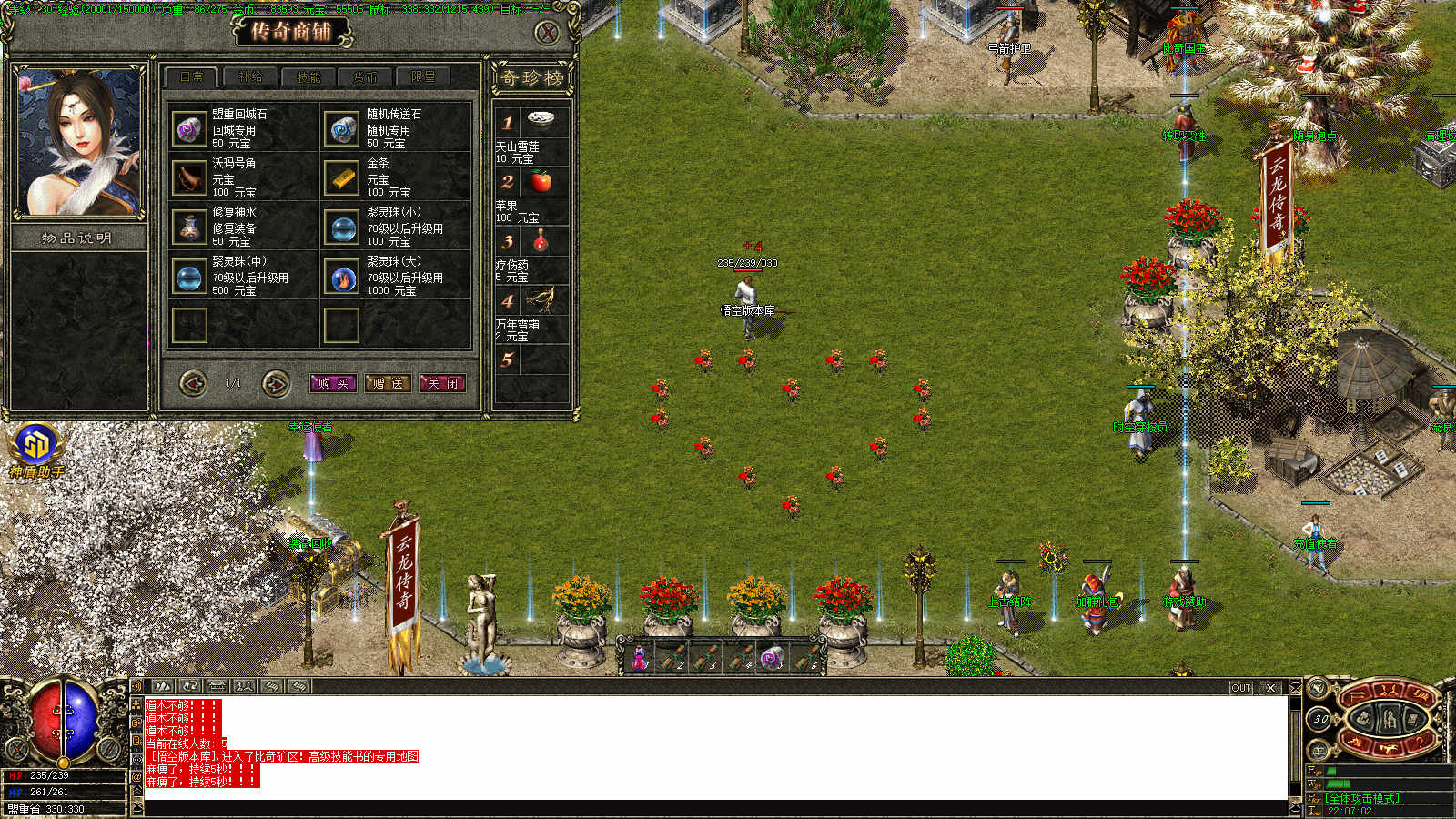Open the 神盾助手 helper icon

click(x=36, y=446)
